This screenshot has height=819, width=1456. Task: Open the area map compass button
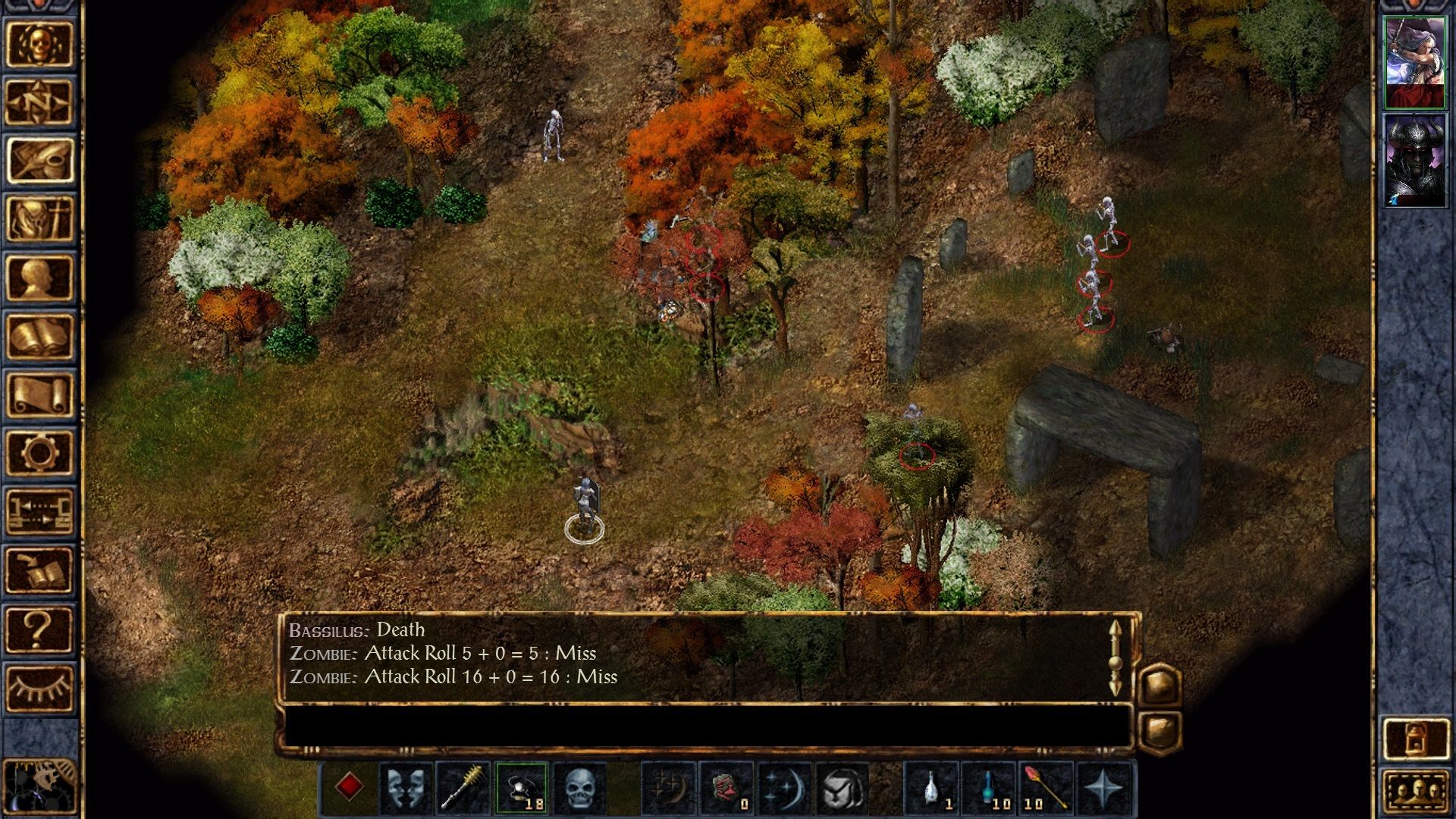click(x=39, y=102)
